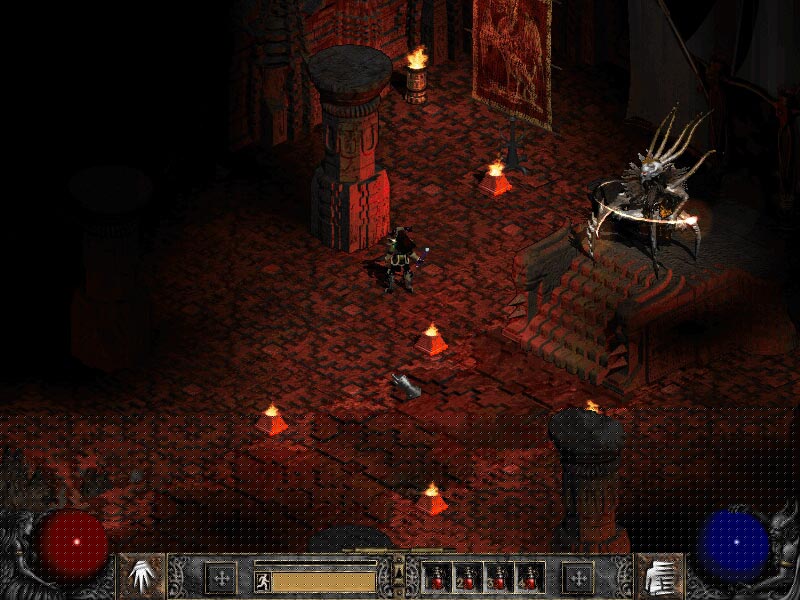The width and height of the screenshot is (800, 600).
Task: Toggle the run/walk running figure button
Action: click(262, 580)
